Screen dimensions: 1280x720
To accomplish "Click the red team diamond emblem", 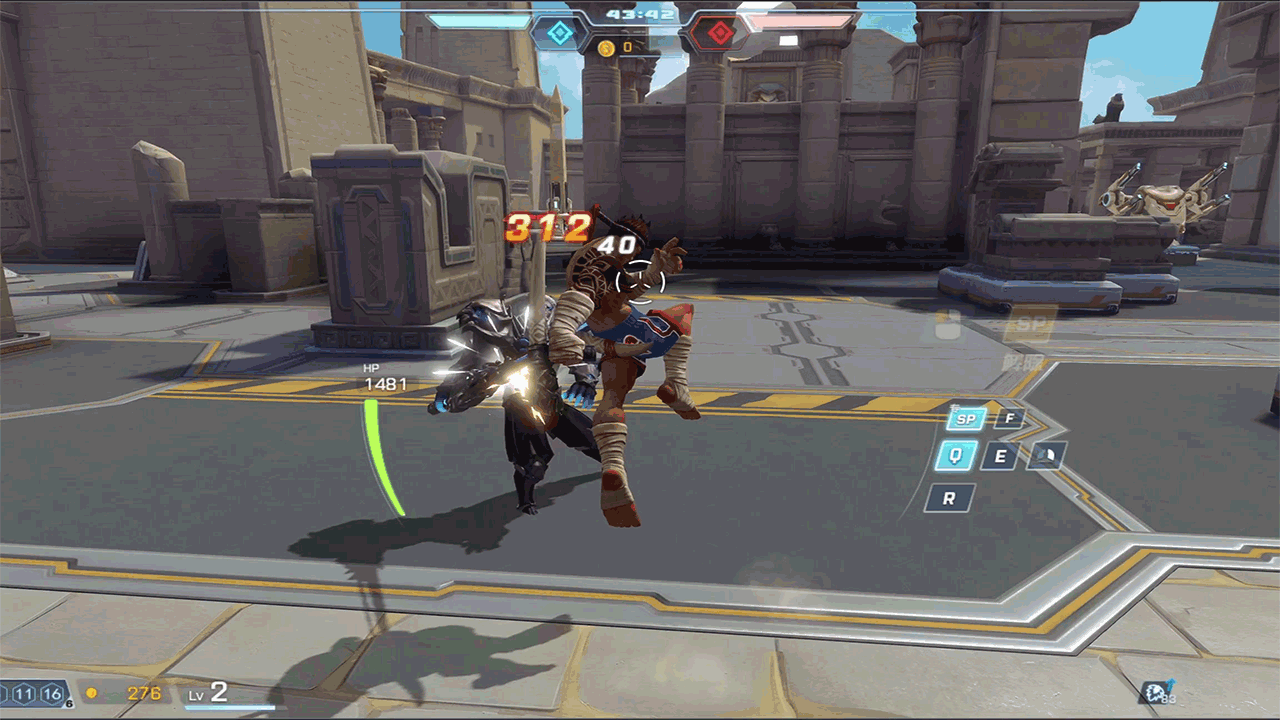I will coord(718,34).
